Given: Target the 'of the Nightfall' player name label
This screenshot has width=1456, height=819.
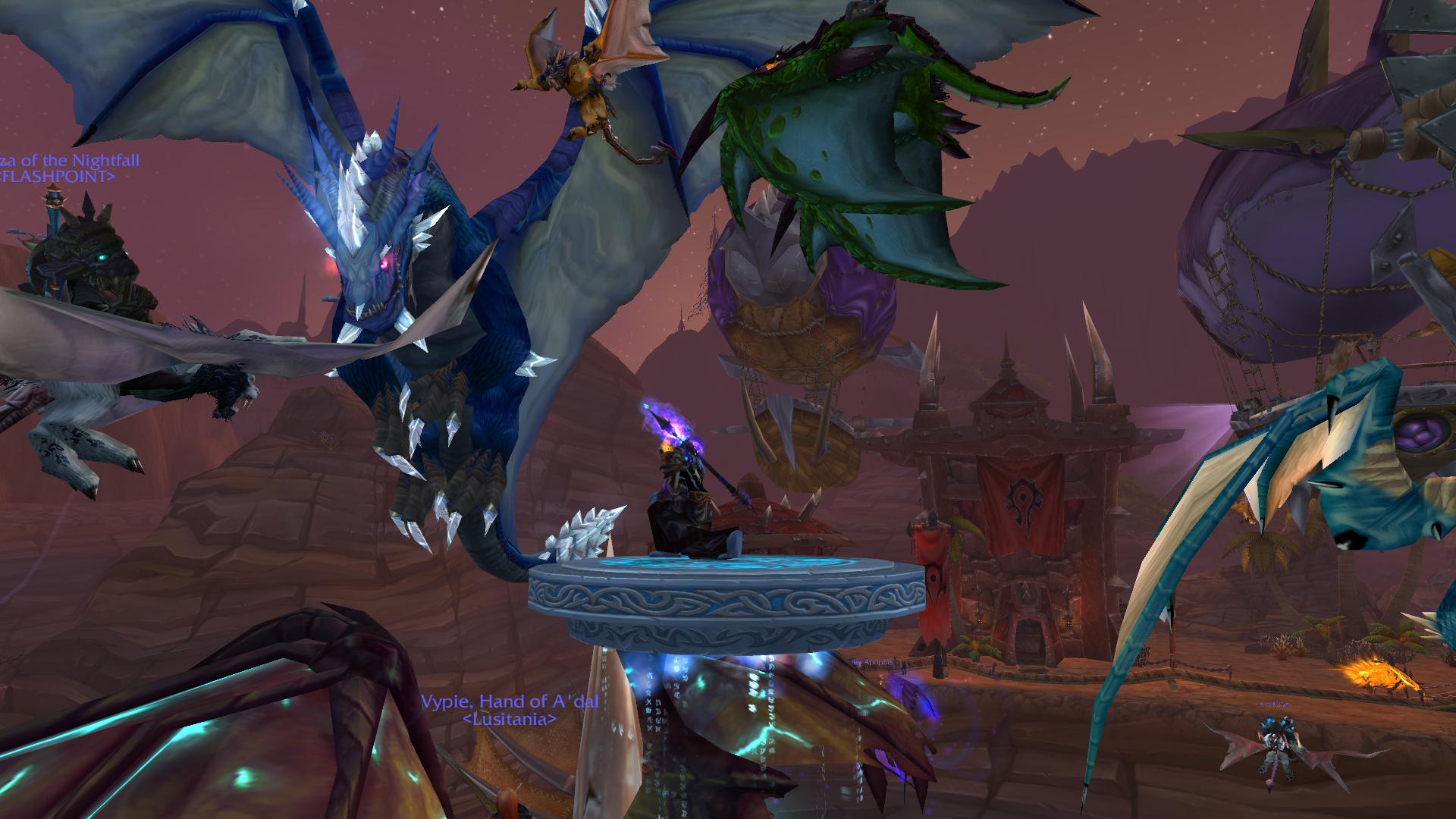Looking at the screenshot, I should tap(71, 161).
